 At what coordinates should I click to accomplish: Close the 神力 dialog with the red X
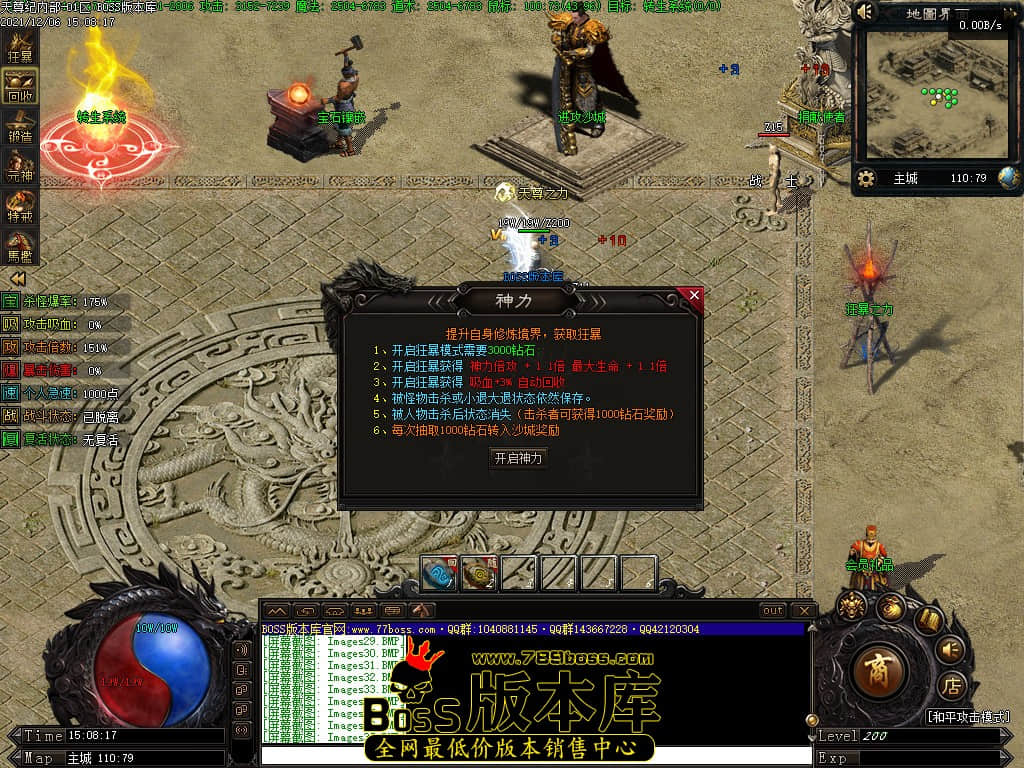click(x=694, y=296)
